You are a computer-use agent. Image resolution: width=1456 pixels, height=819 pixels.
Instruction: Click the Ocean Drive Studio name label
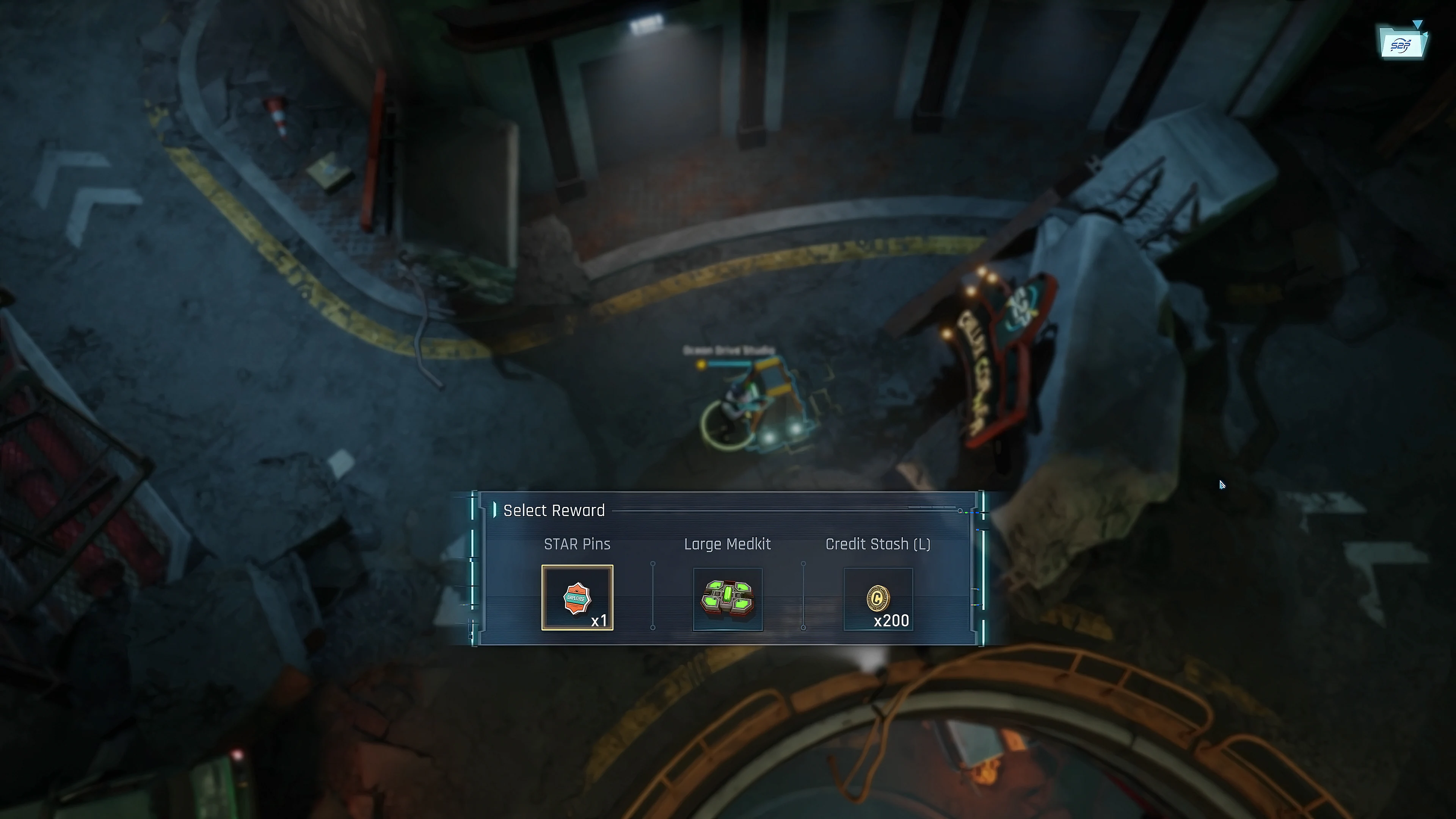pos(728,350)
